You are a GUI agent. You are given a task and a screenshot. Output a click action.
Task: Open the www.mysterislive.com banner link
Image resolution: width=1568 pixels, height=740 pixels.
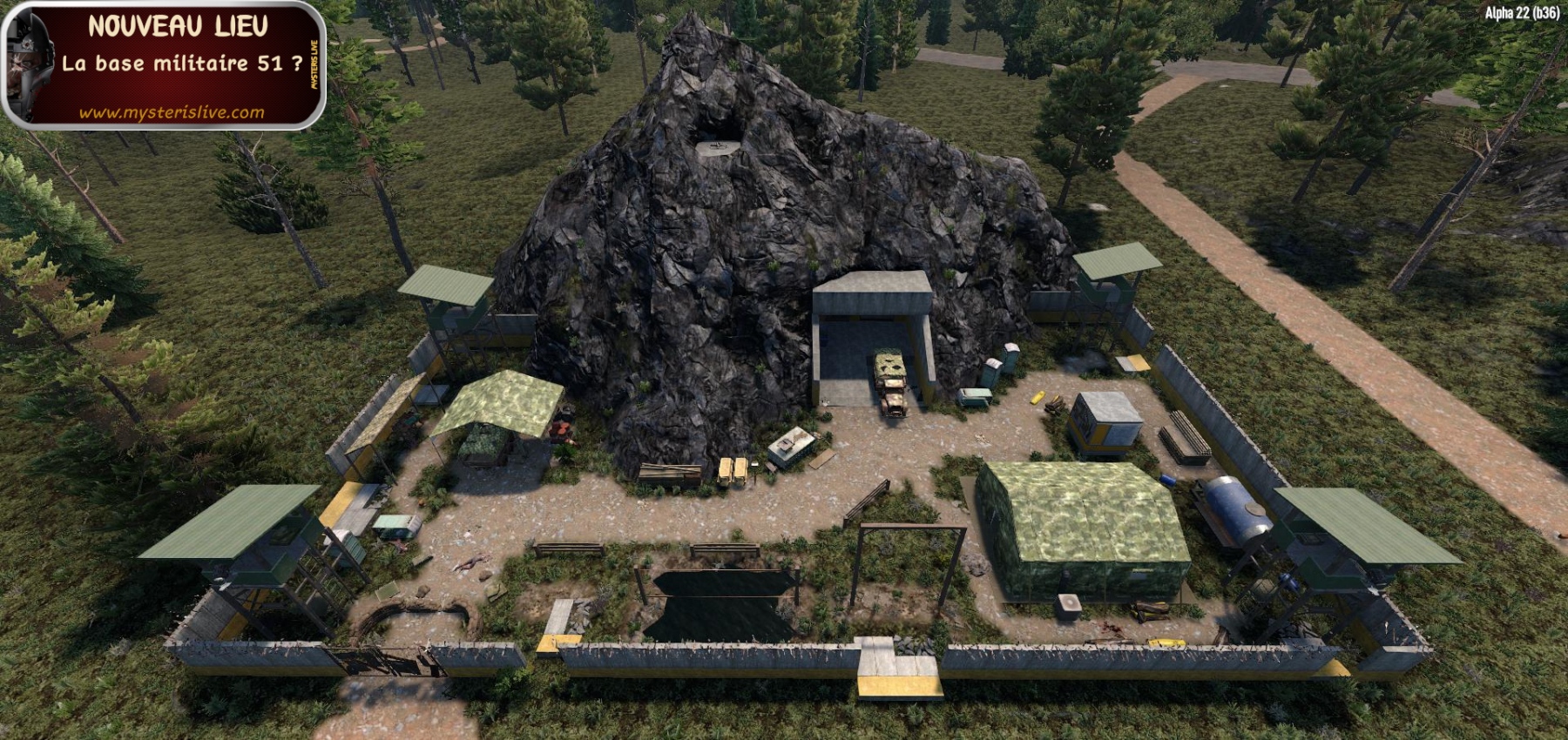coord(172,112)
